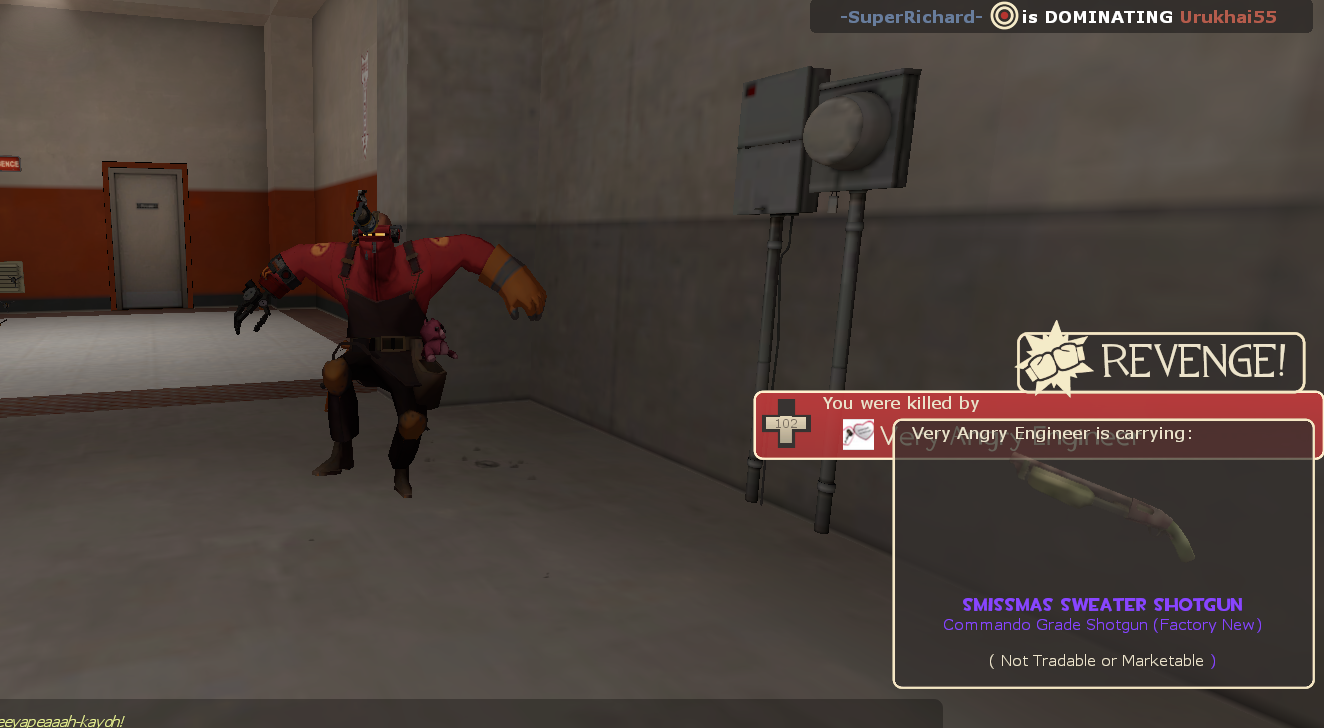Click the domination banner at top
The width and height of the screenshot is (1324, 728).
pos(1060,16)
